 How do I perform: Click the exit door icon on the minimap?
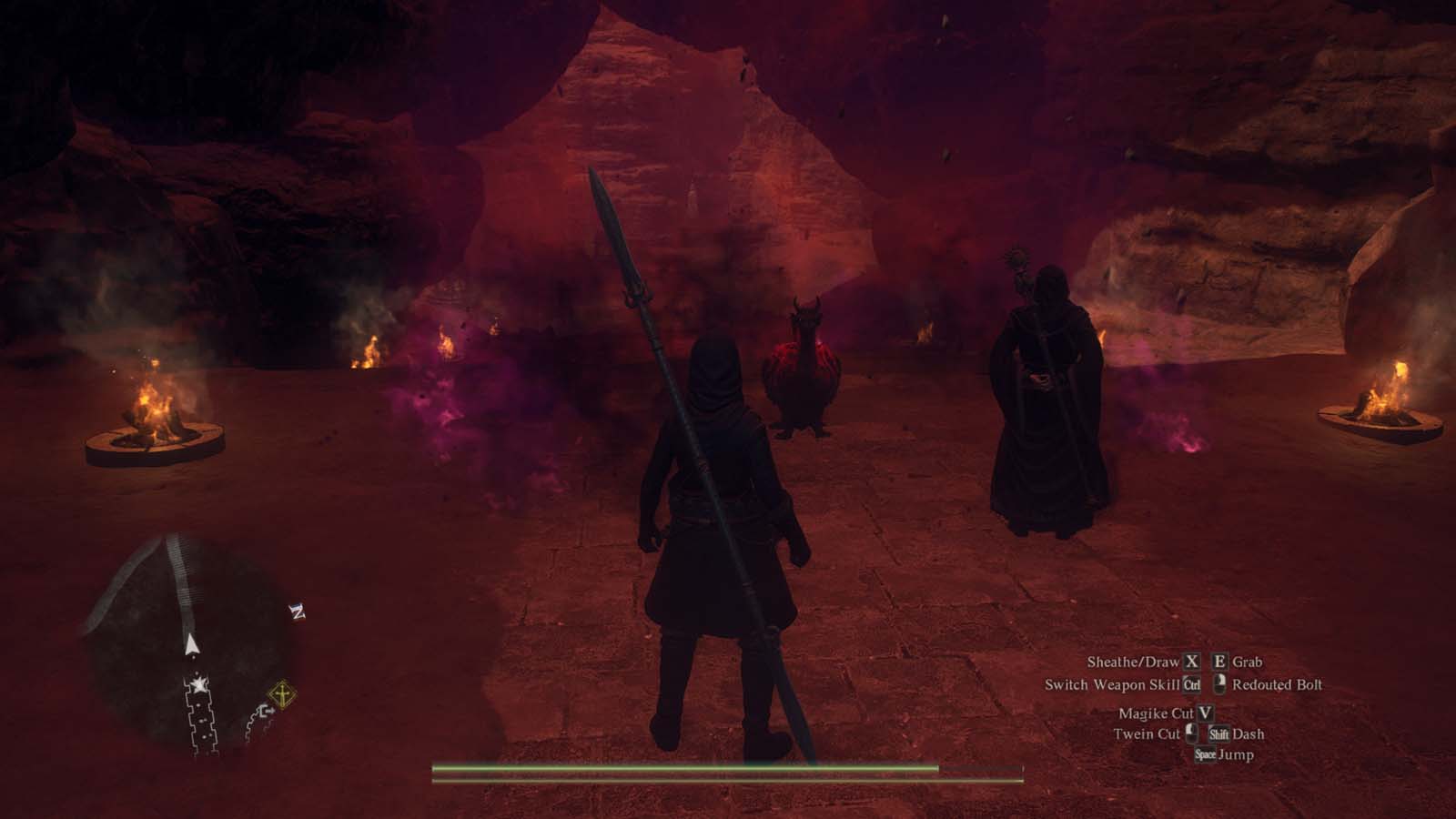[x=268, y=711]
